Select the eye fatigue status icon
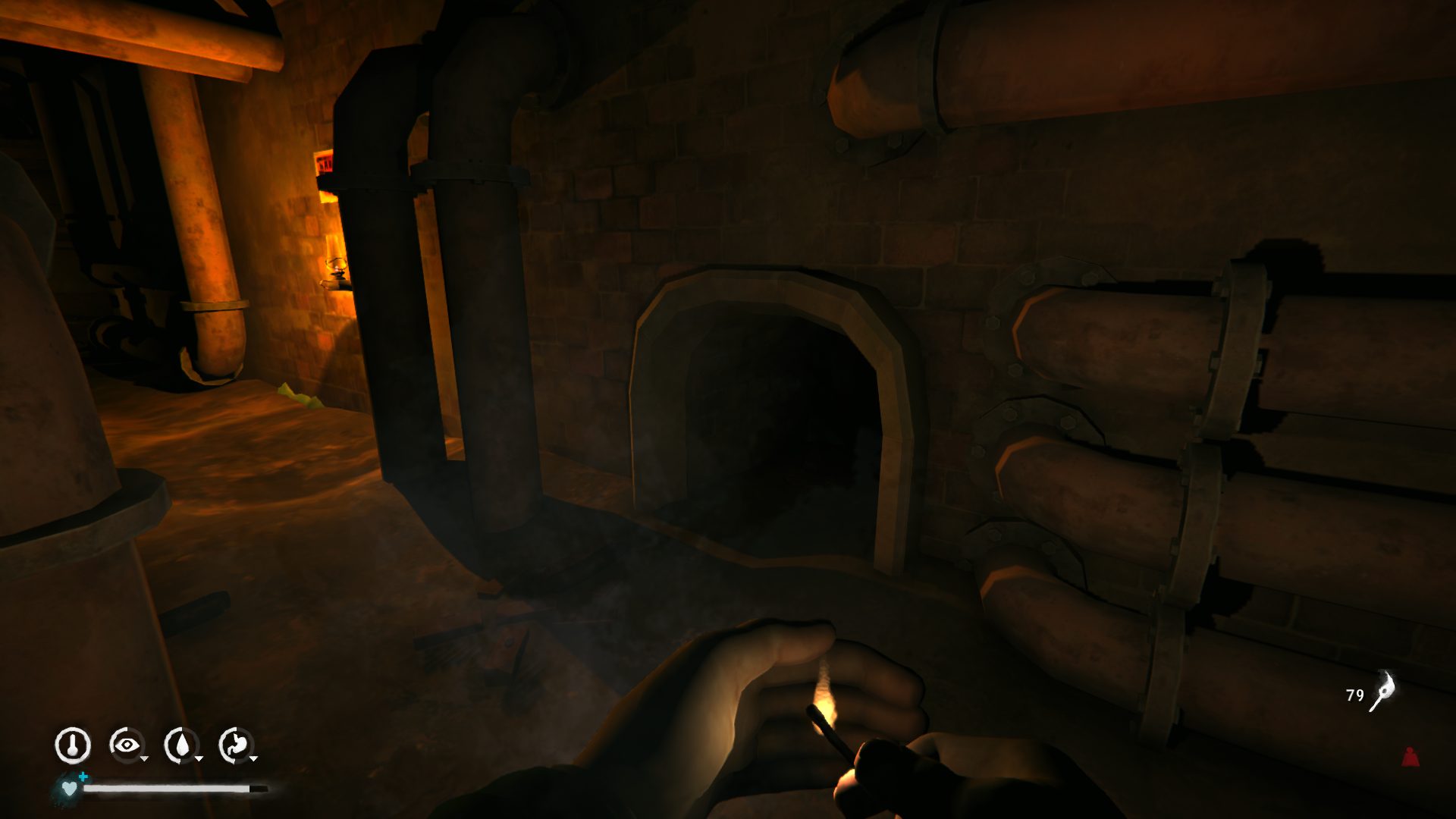This screenshot has width=1456, height=819. point(126,745)
